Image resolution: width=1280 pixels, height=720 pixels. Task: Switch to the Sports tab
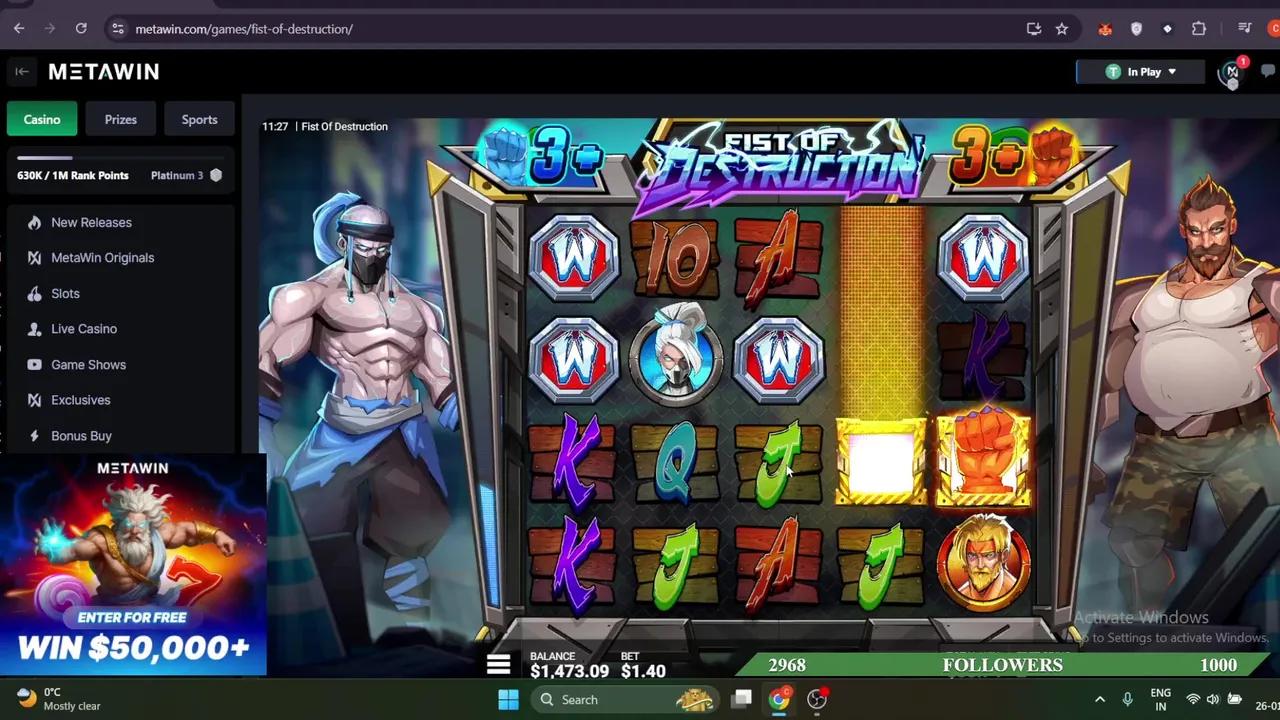199,119
